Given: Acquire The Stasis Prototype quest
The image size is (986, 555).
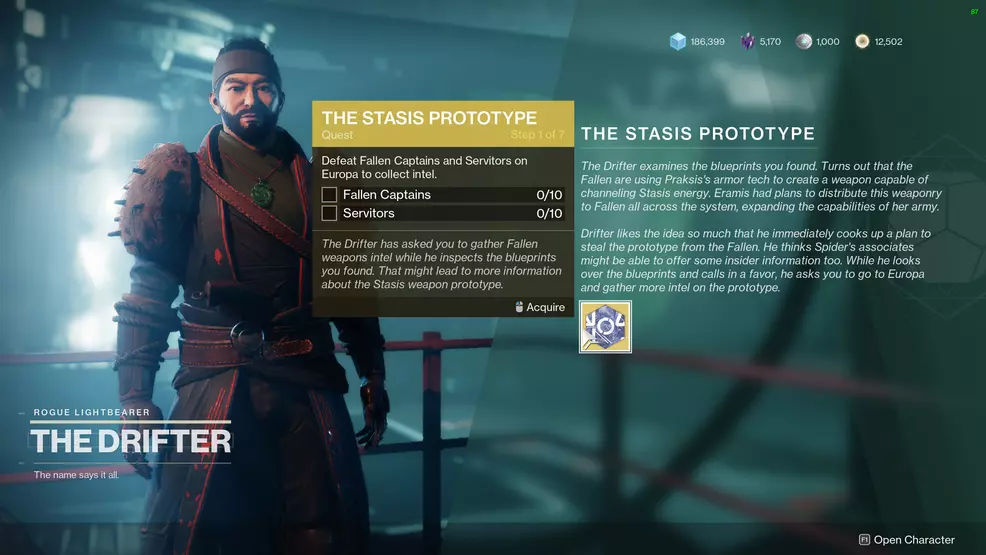Looking at the screenshot, I should tap(540, 307).
